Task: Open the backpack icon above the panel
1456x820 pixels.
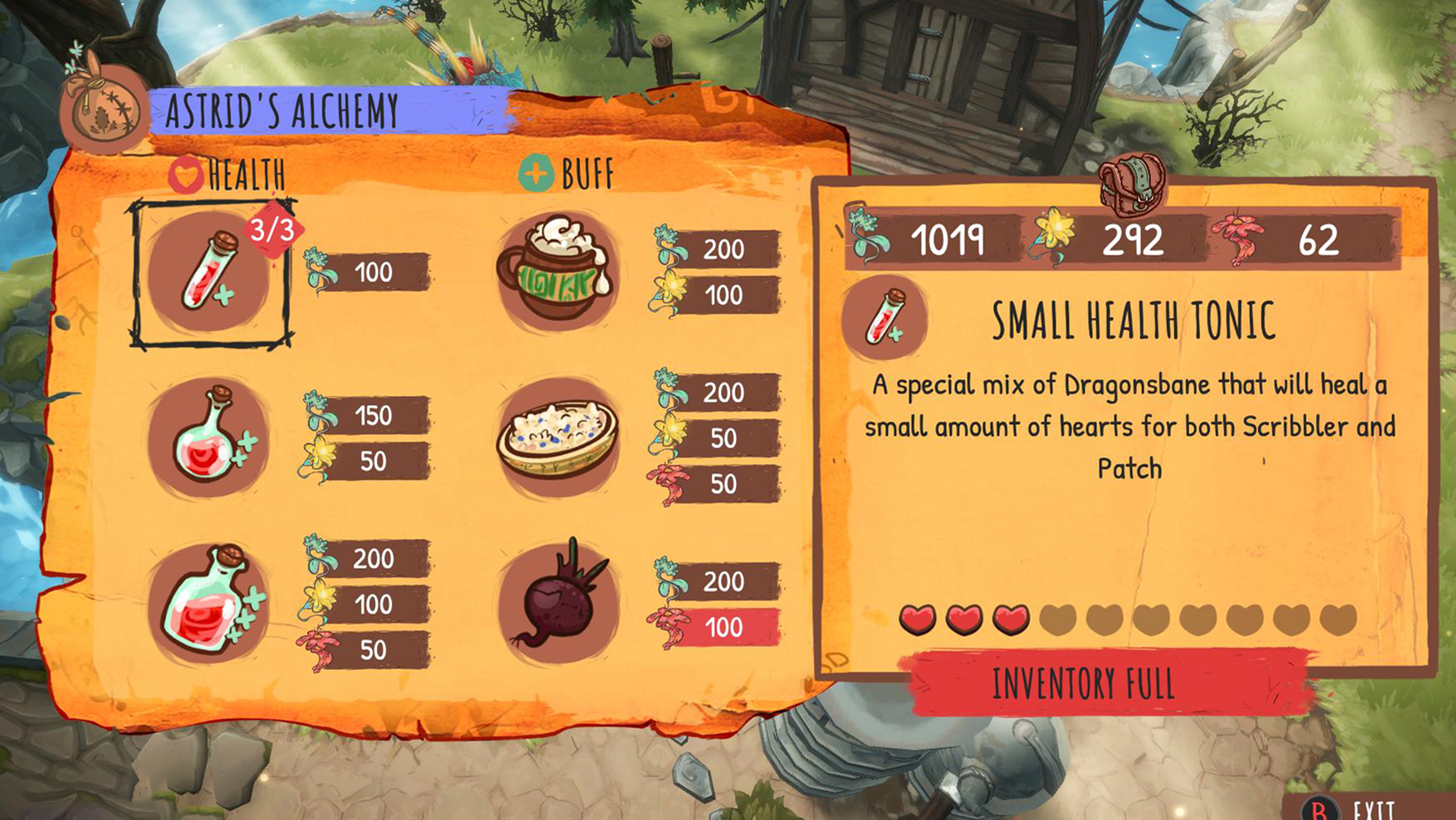Action: coord(1131,184)
